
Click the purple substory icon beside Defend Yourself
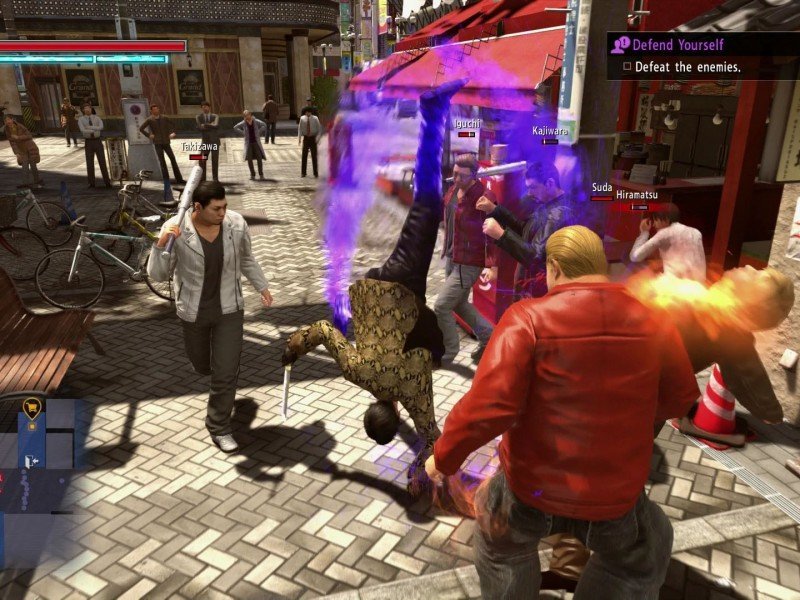pyautogui.click(x=619, y=45)
